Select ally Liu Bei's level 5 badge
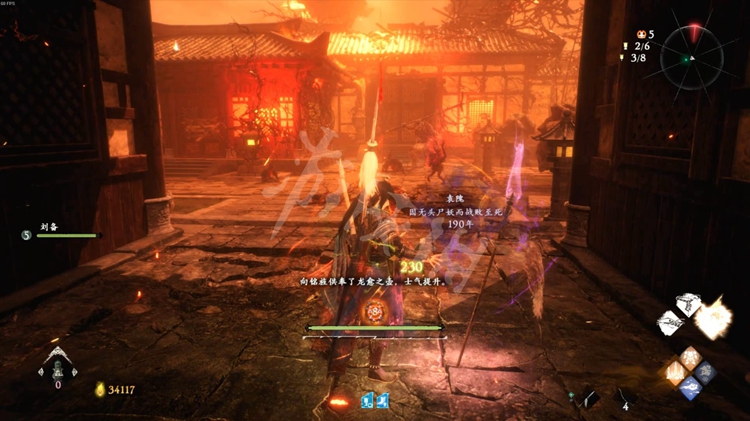 point(26,235)
